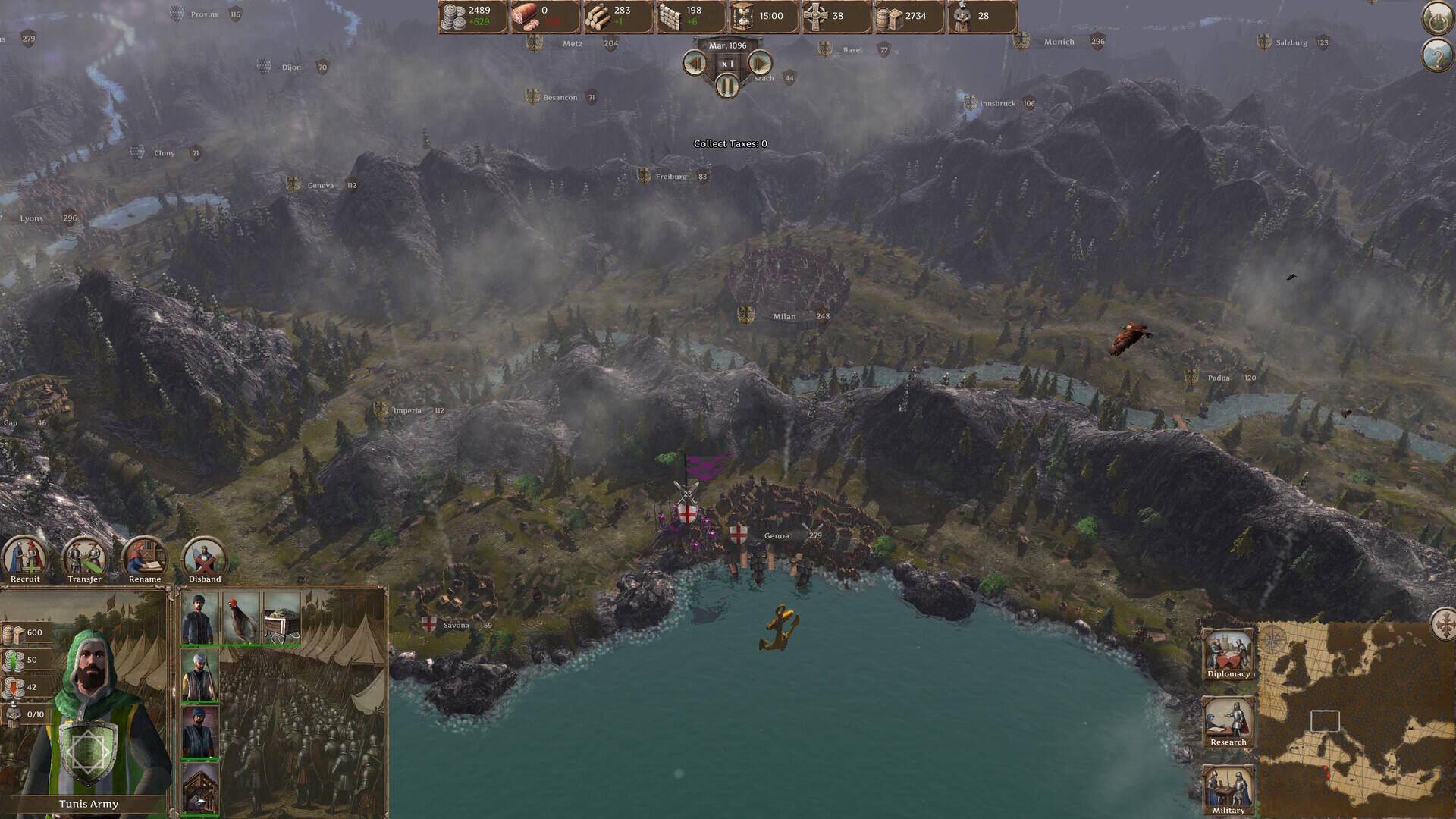The width and height of the screenshot is (1456, 819).
Task: Increase game speed with the right arrow
Action: [760, 64]
